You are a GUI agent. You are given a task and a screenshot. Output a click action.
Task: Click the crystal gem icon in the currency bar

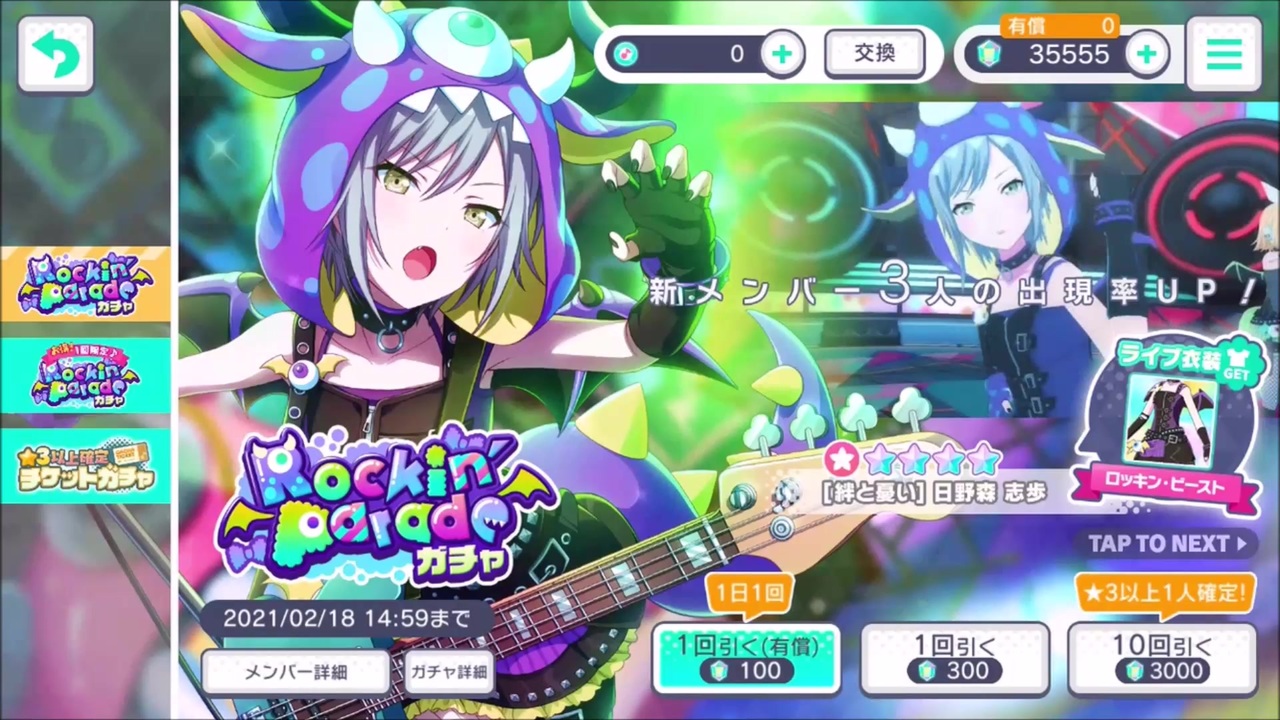(990, 54)
